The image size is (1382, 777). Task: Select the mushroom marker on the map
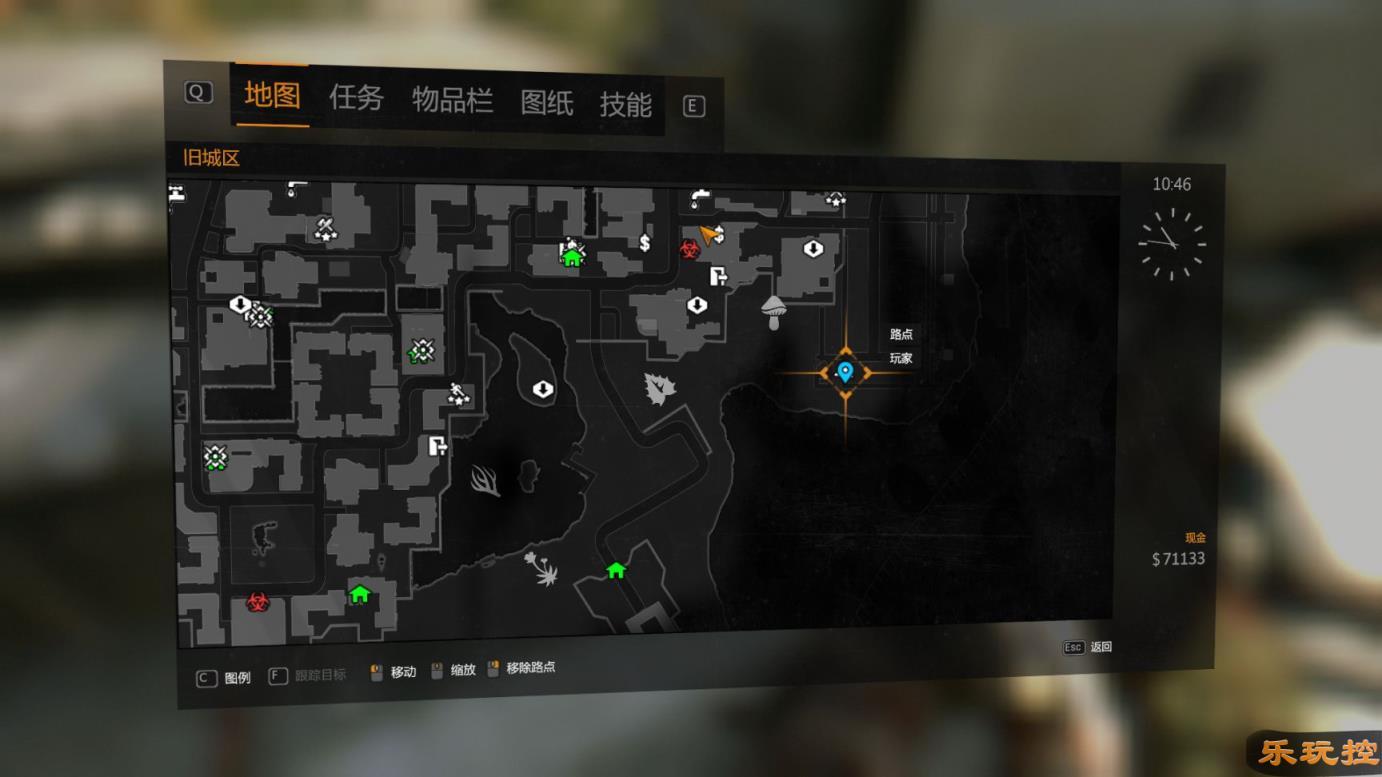(x=773, y=311)
